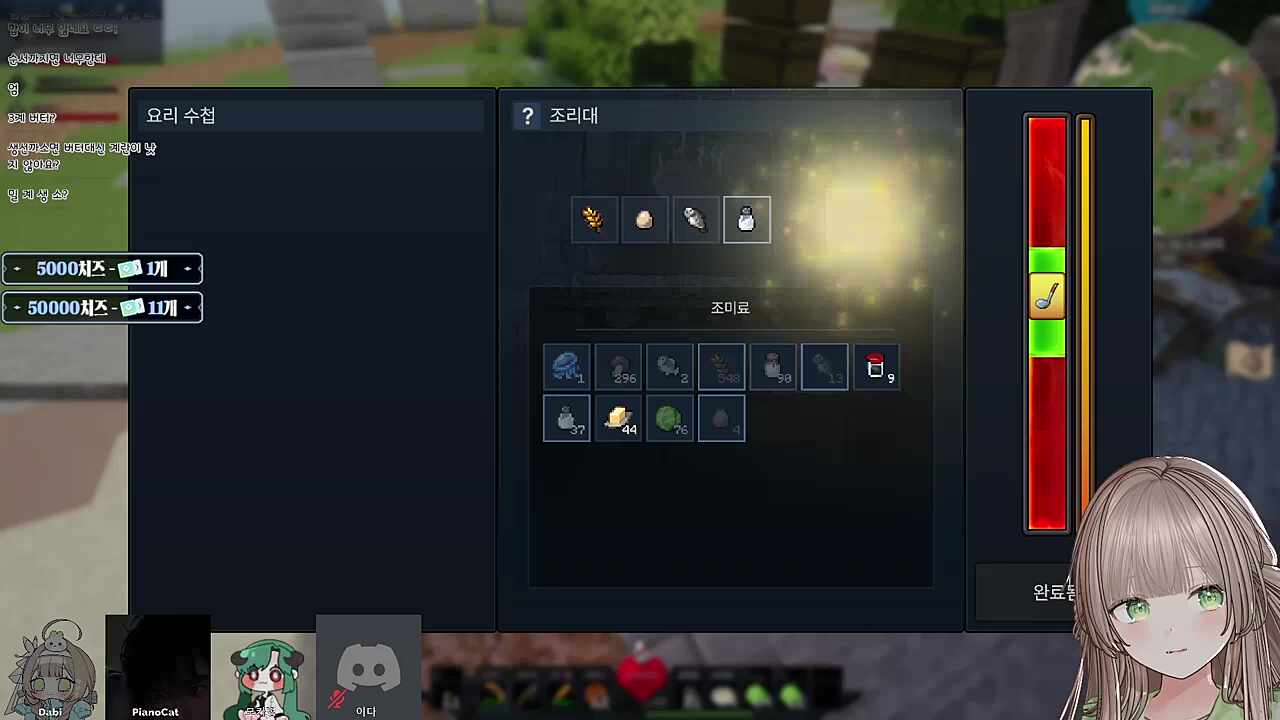1280x720 pixels.
Task: Select the fish ingredient in the recipe bar
Action: pos(695,220)
